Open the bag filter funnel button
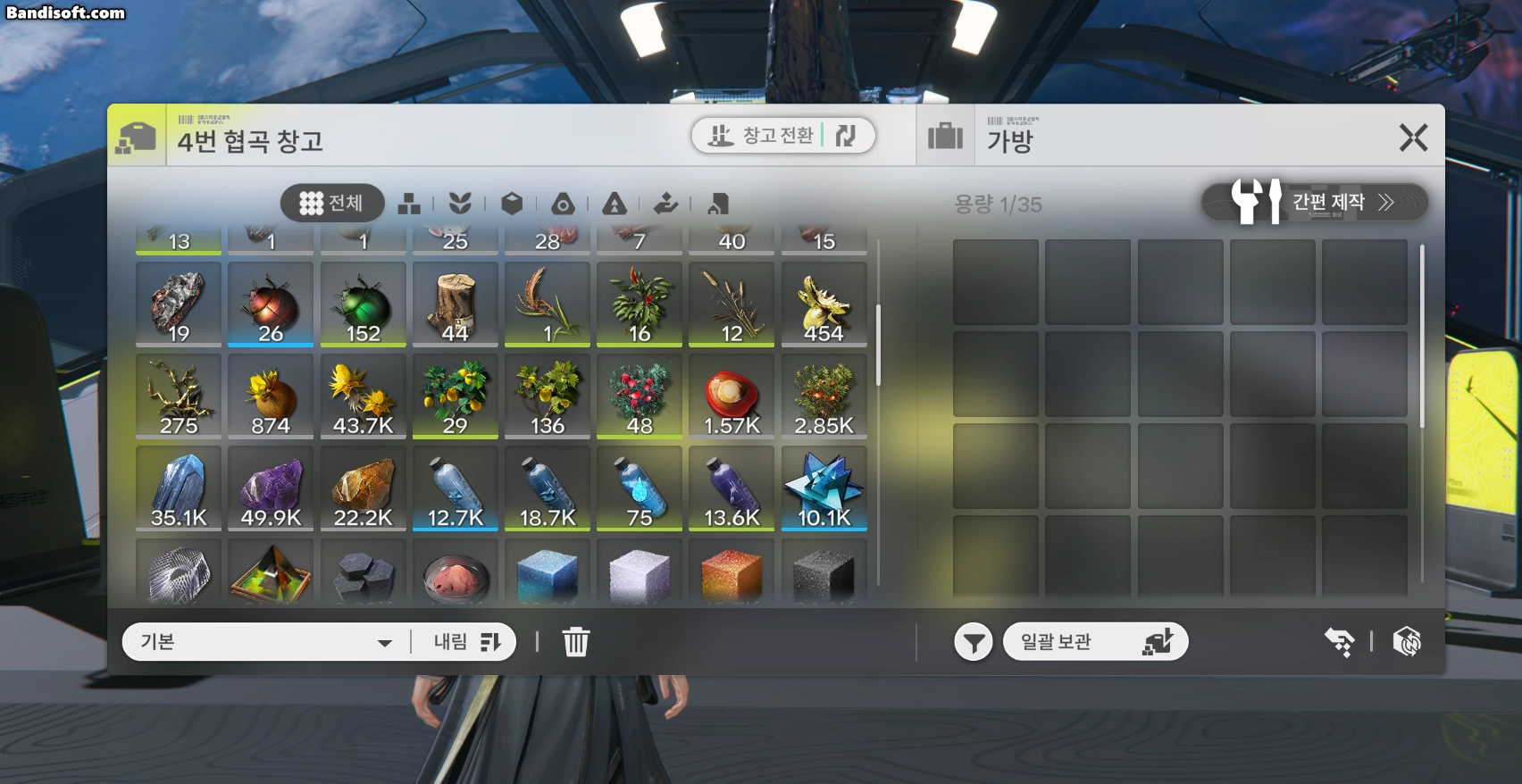This screenshot has height=784, width=1522. 973,642
